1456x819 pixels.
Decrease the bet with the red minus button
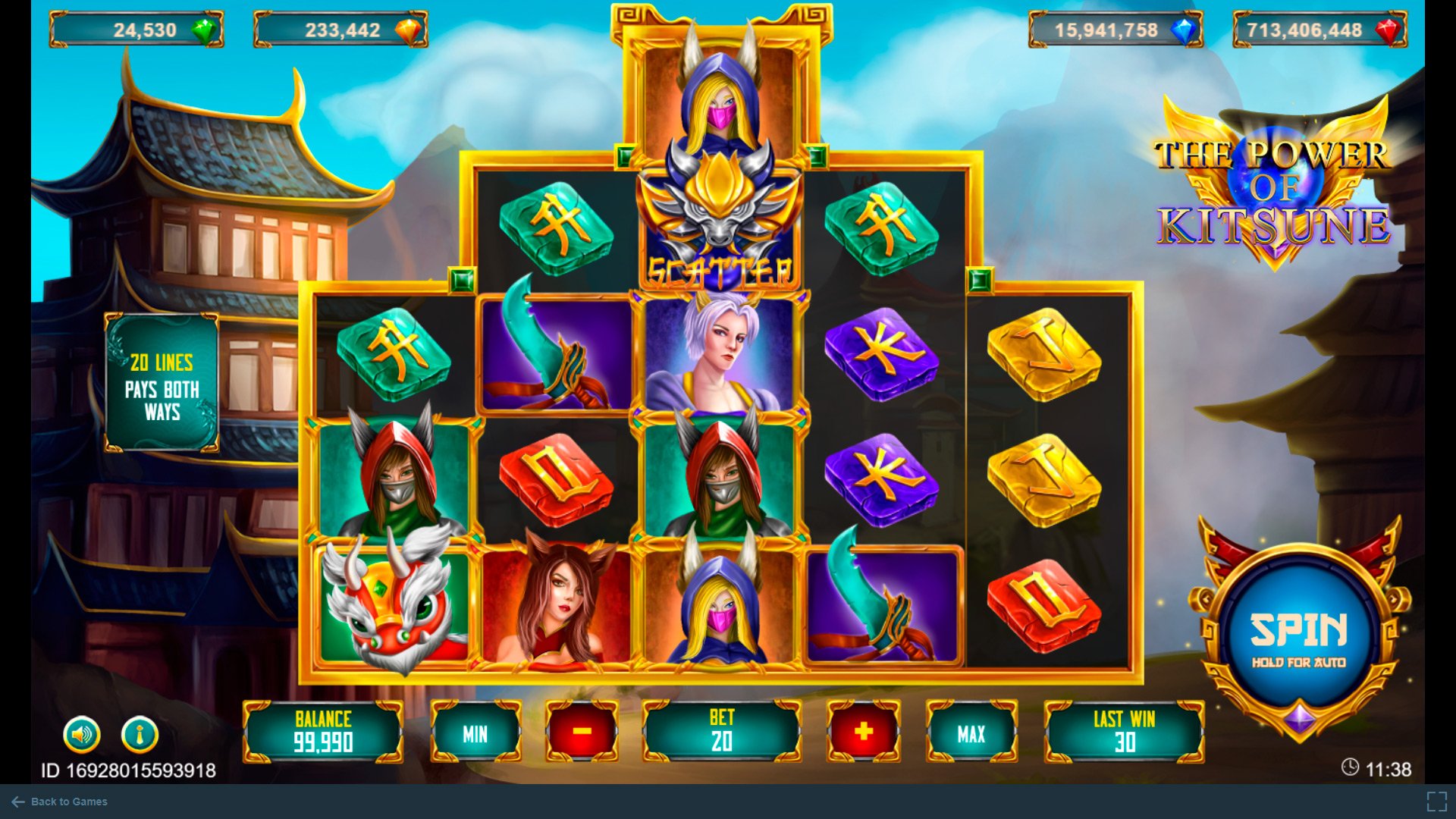click(x=582, y=732)
